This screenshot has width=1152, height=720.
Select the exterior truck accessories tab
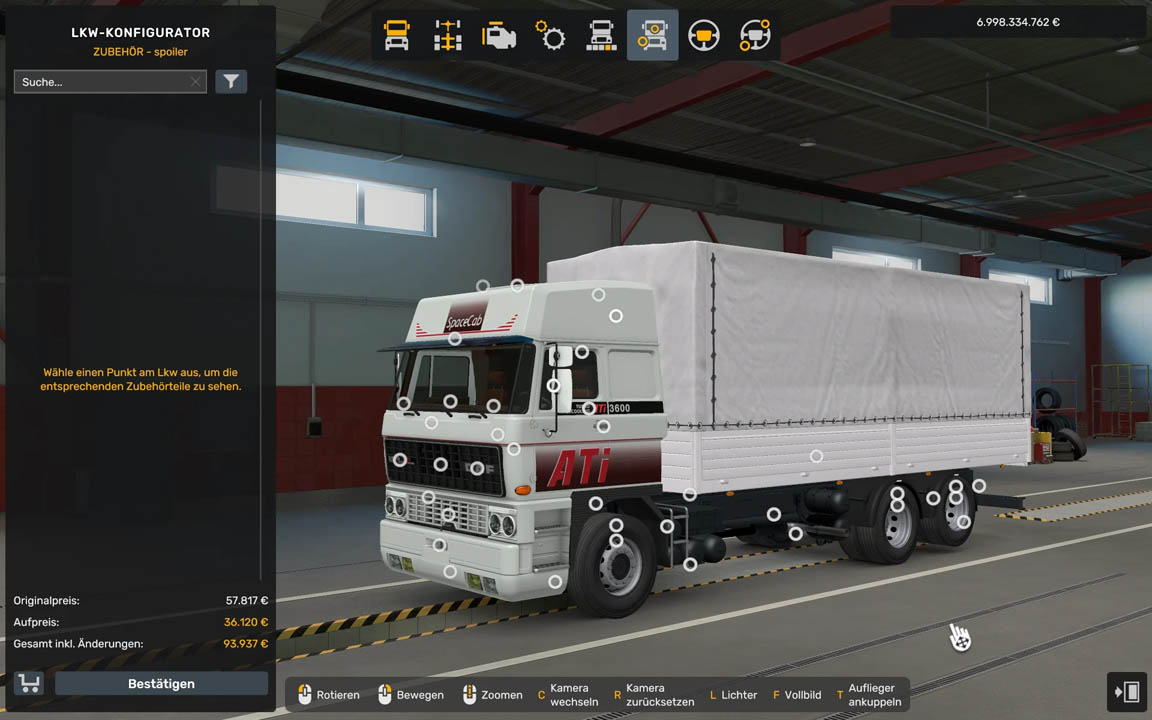tap(652, 36)
